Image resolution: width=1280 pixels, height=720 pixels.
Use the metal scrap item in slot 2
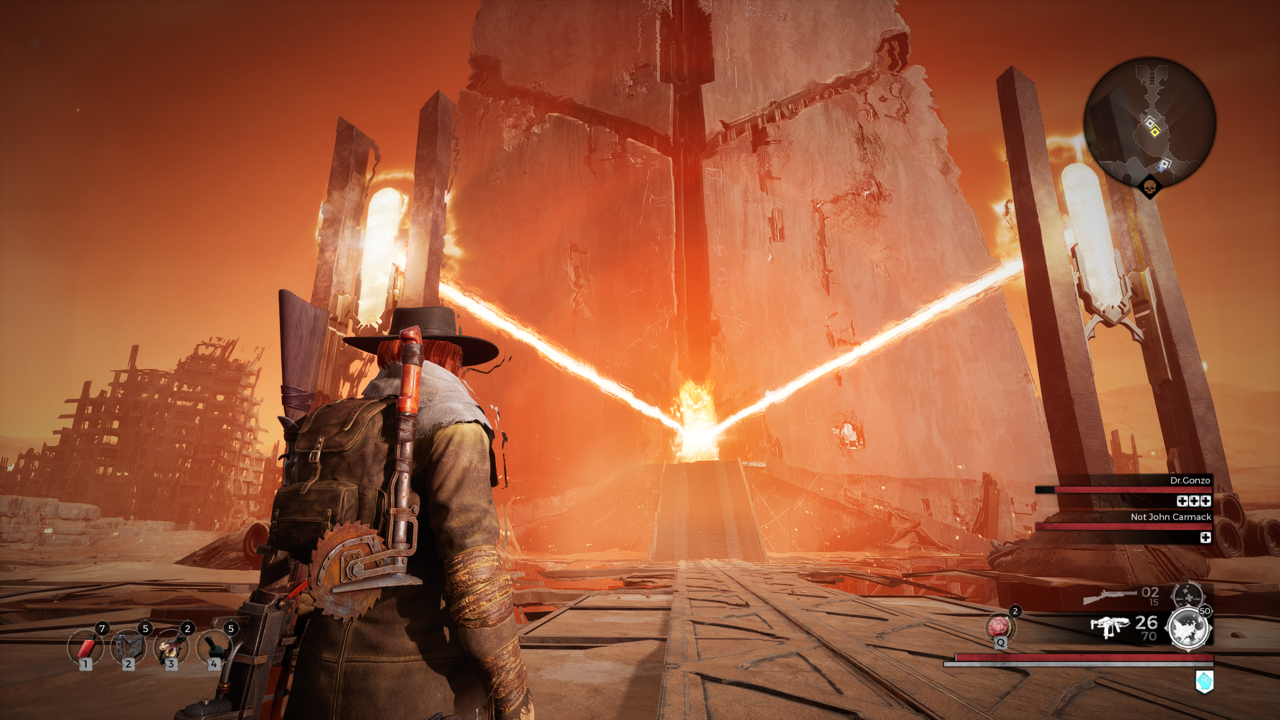pos(128,647)
